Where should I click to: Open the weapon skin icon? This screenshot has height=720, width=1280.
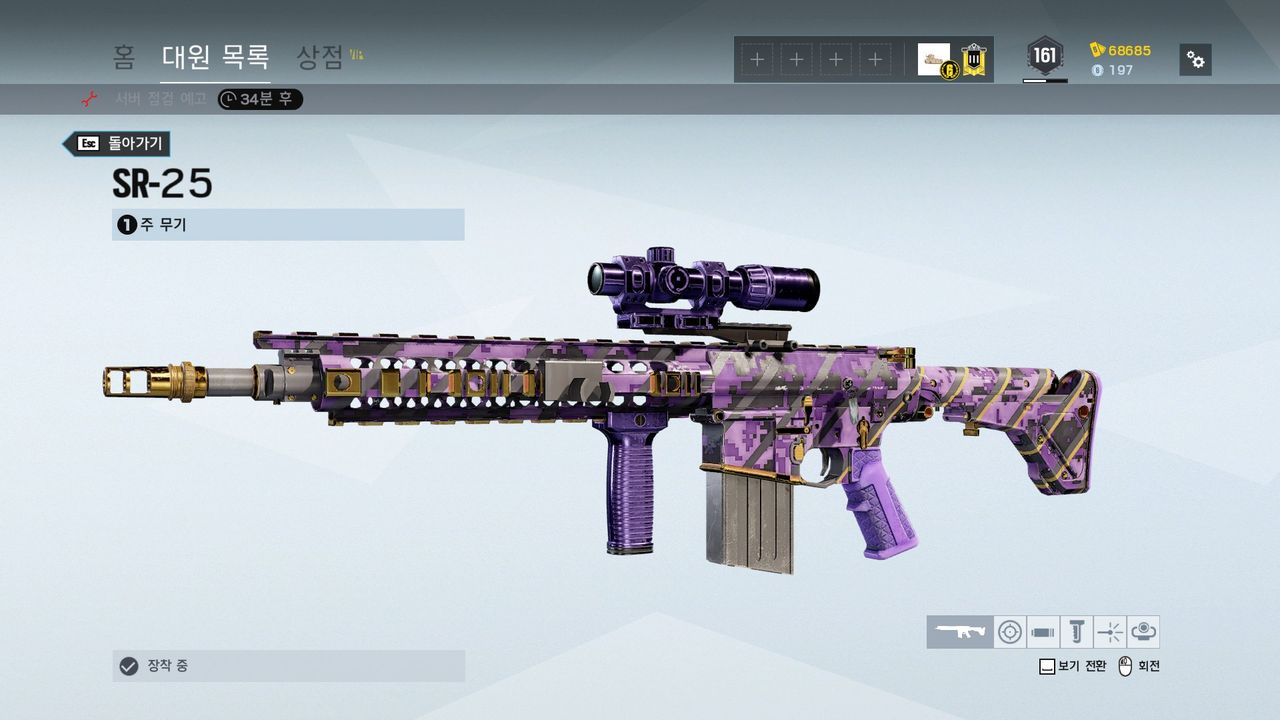click(x=1143, y=632)
